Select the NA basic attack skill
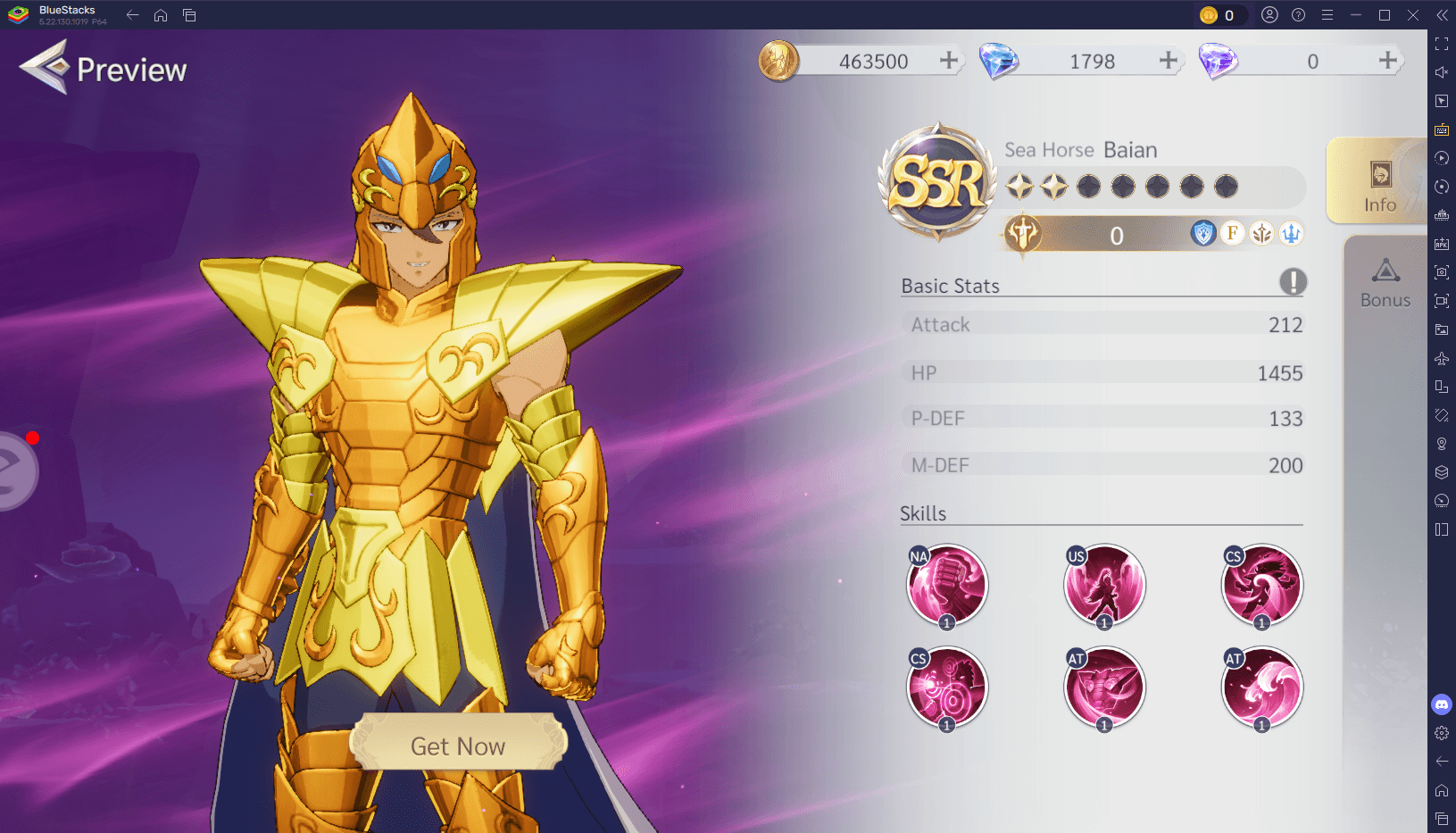Viewport: 1456px width, 833px height. 946,585
